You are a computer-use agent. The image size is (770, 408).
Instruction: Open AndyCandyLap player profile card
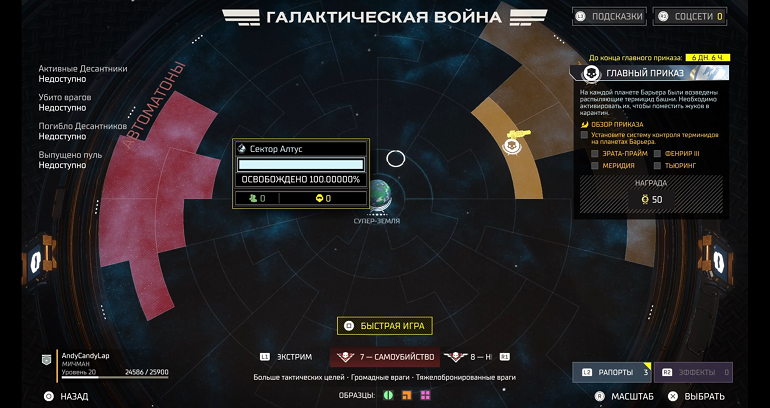(x=100, y=363)
